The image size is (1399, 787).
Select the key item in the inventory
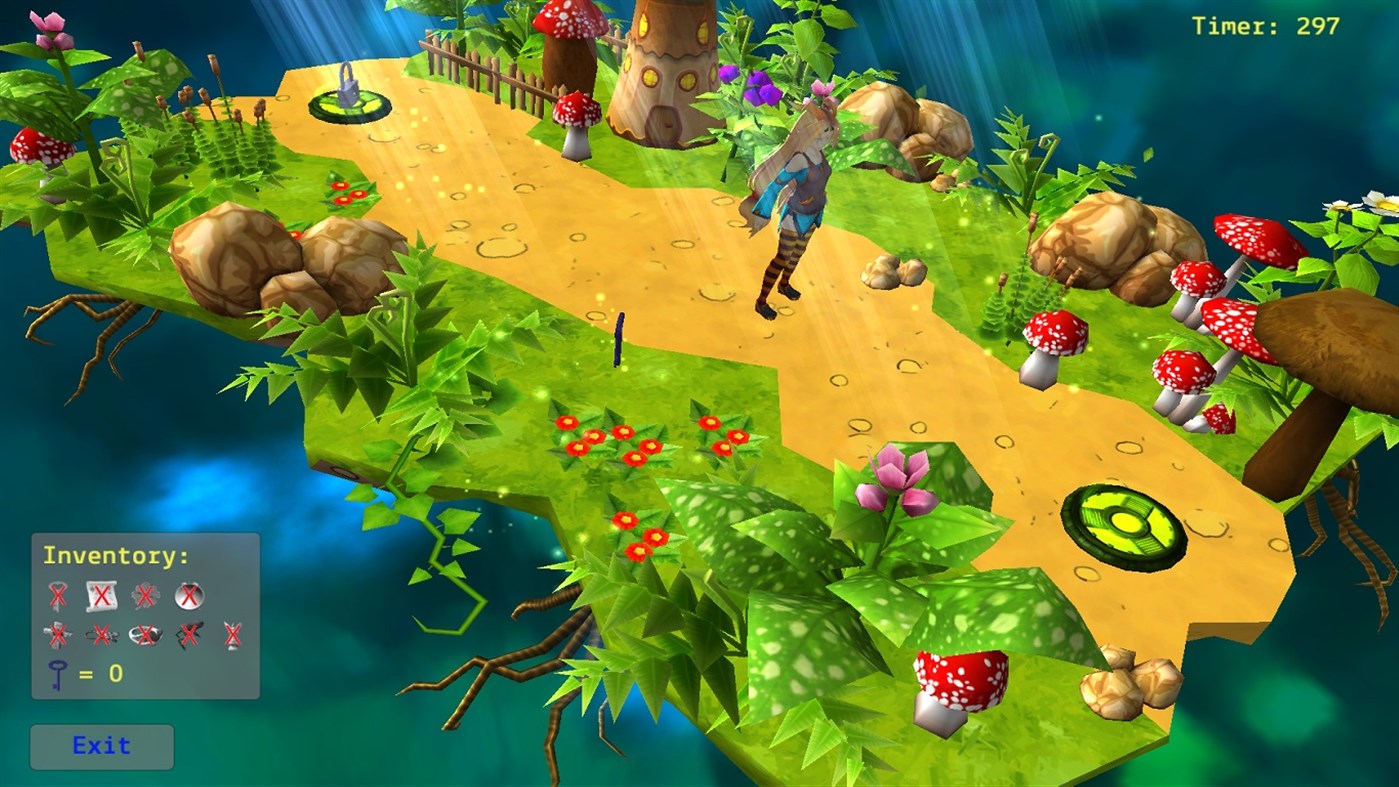tap(57, 595)
